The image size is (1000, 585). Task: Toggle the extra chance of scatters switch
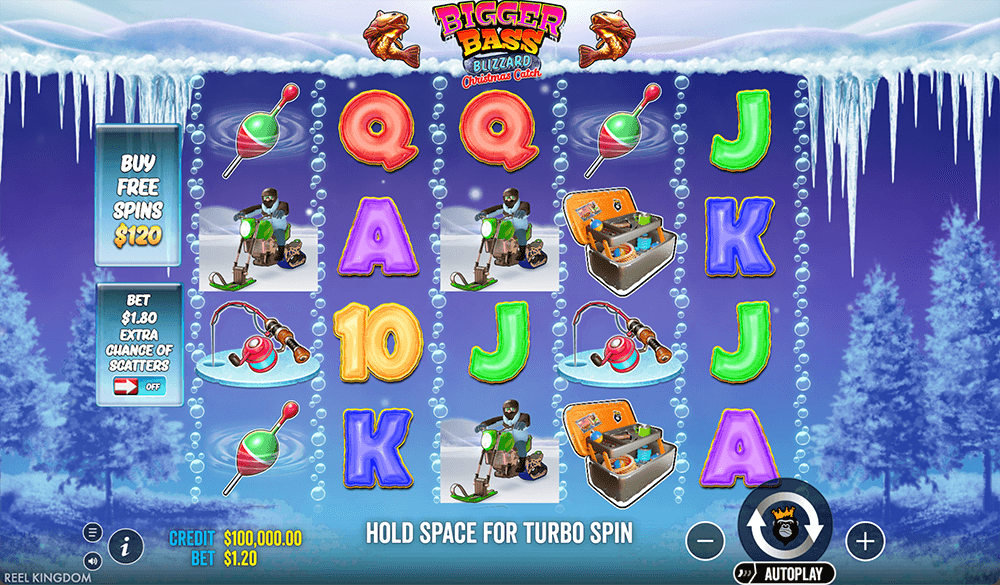coord(138,386)
